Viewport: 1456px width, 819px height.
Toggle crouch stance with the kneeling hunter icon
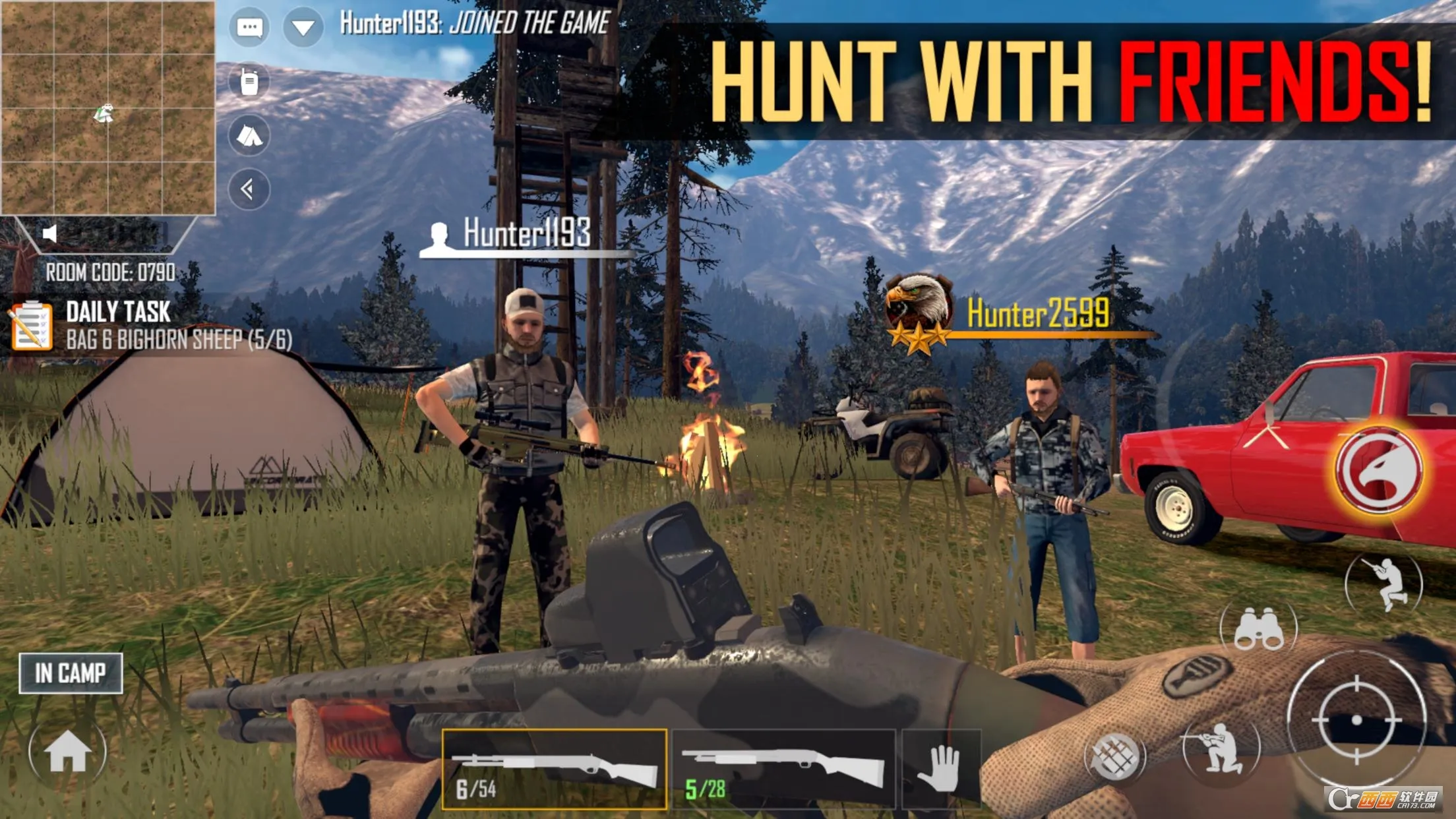1221,752
